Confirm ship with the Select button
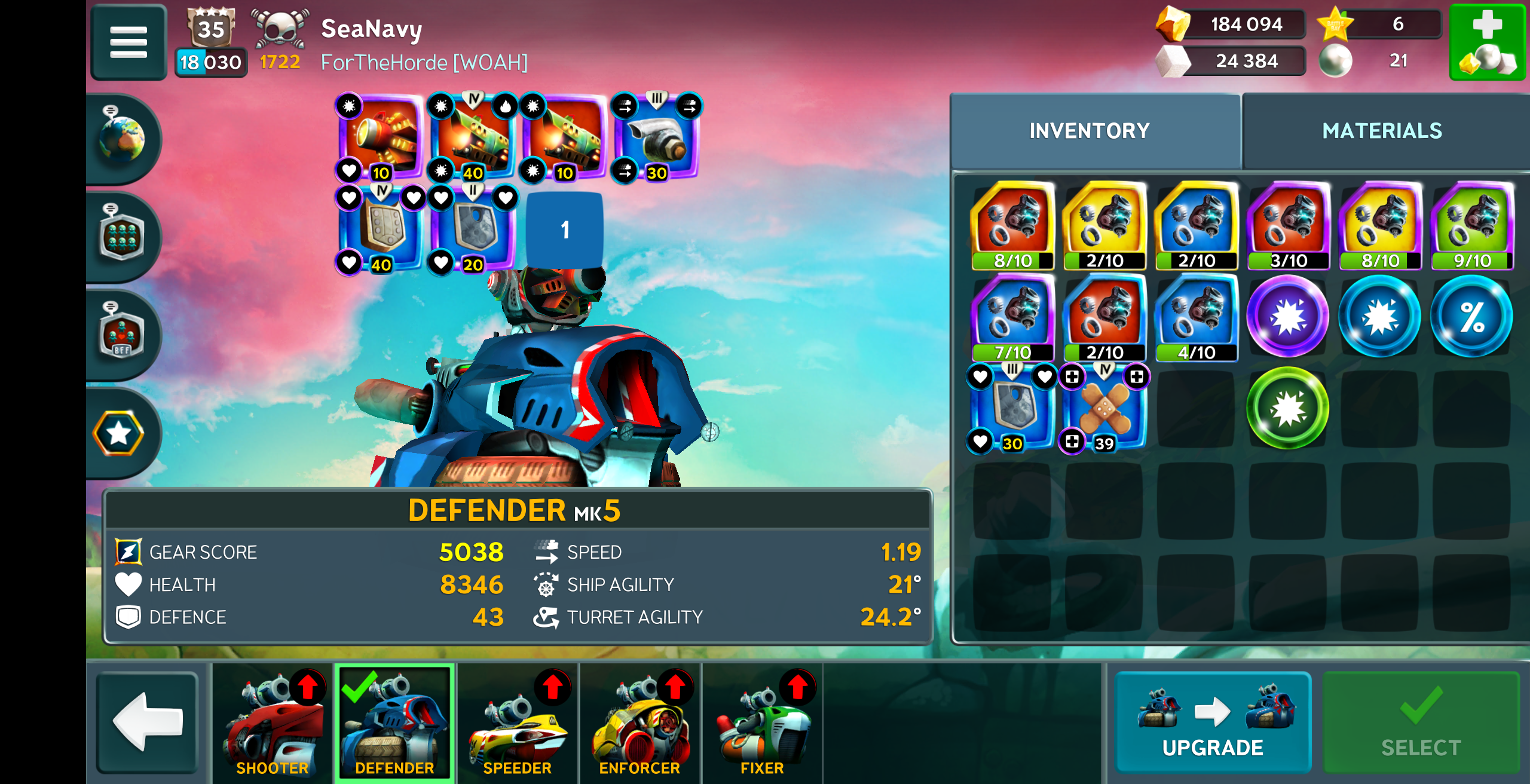 click(1421, 722)
